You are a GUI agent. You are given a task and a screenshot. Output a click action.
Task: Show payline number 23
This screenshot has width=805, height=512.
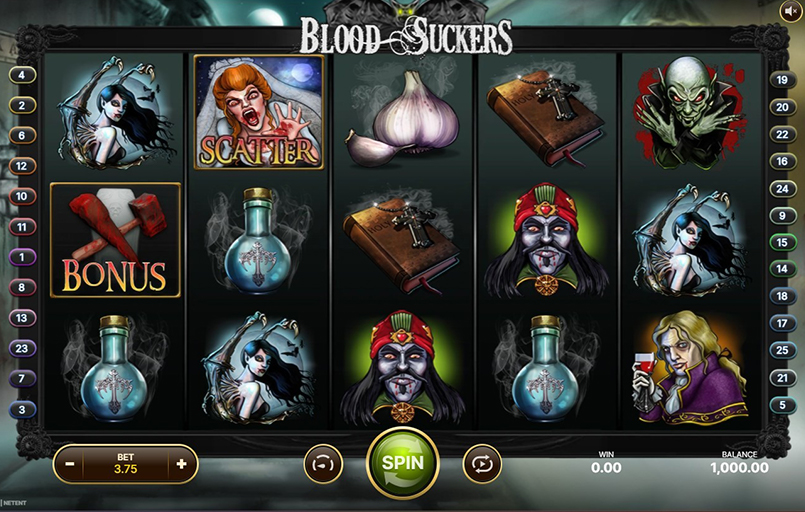coord(20,348)
